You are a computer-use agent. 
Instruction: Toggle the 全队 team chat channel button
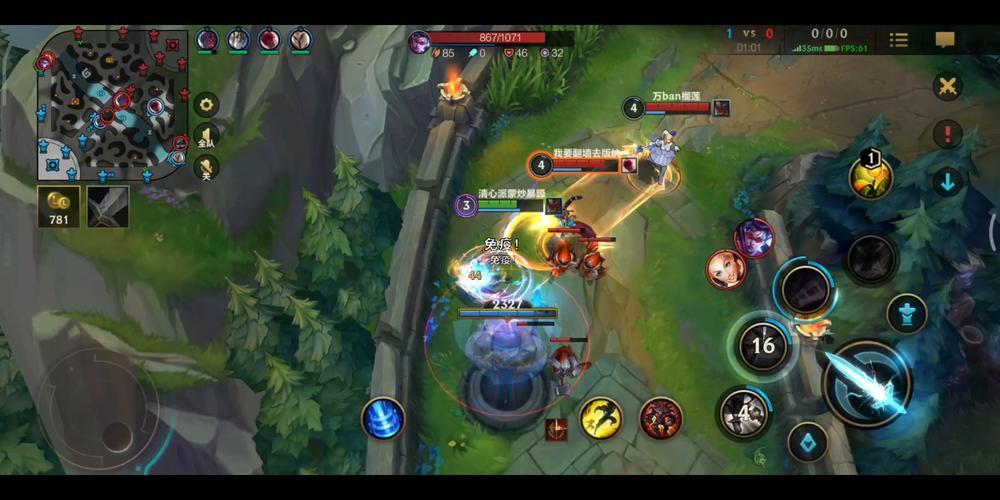point(206,136)
